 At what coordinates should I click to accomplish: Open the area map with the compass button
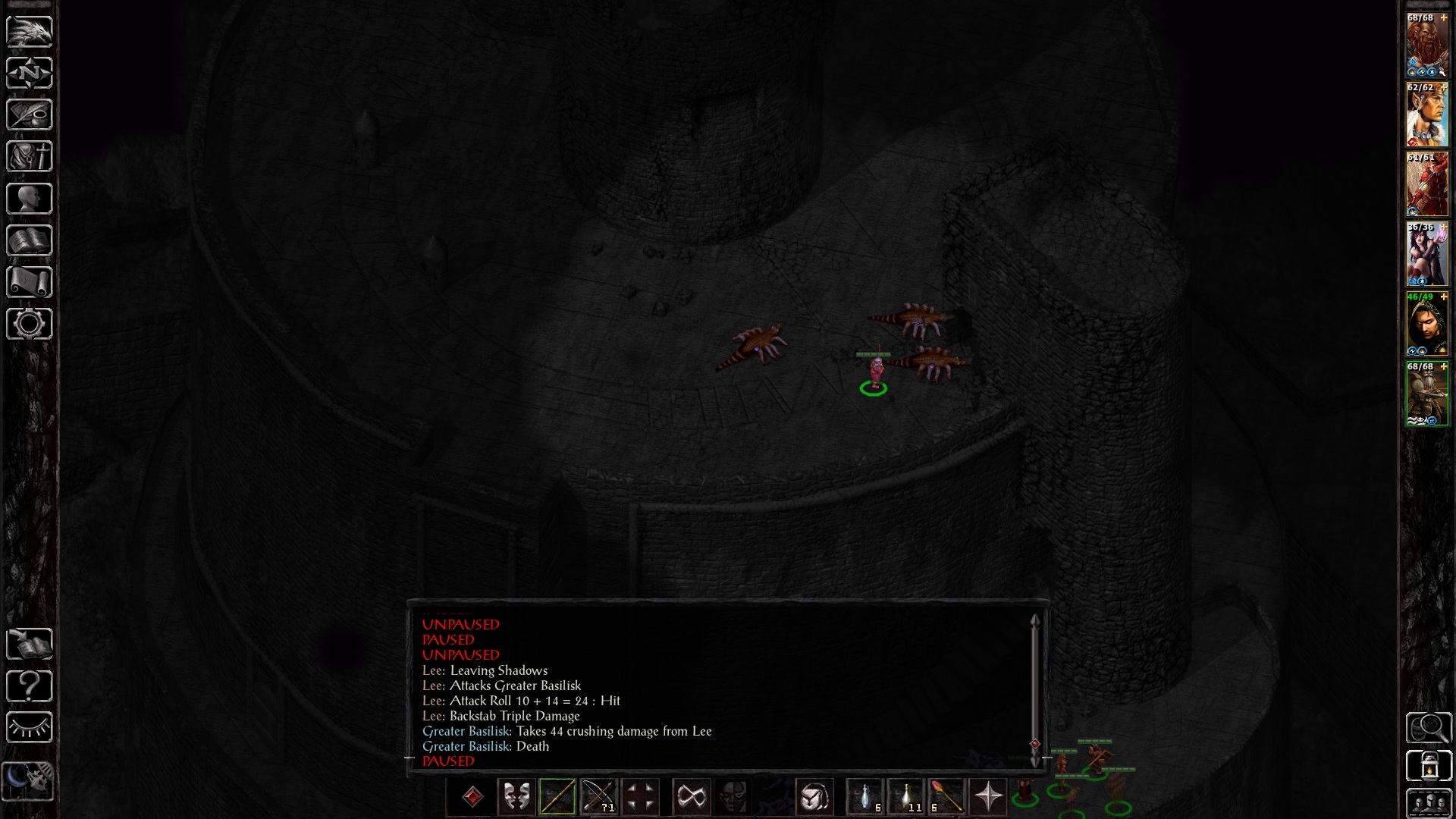click(x=30, y=73)
